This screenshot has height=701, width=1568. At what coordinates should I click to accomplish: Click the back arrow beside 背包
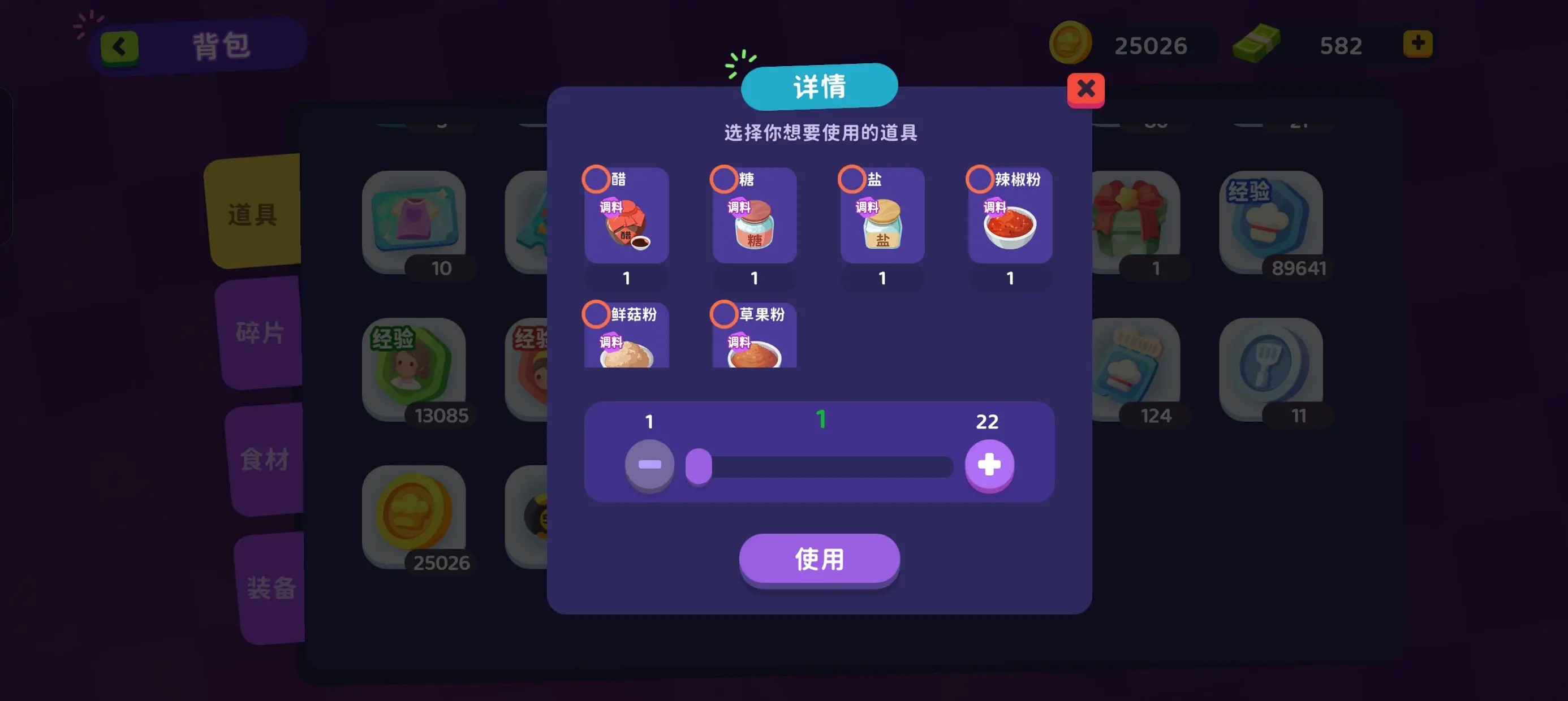119,45
